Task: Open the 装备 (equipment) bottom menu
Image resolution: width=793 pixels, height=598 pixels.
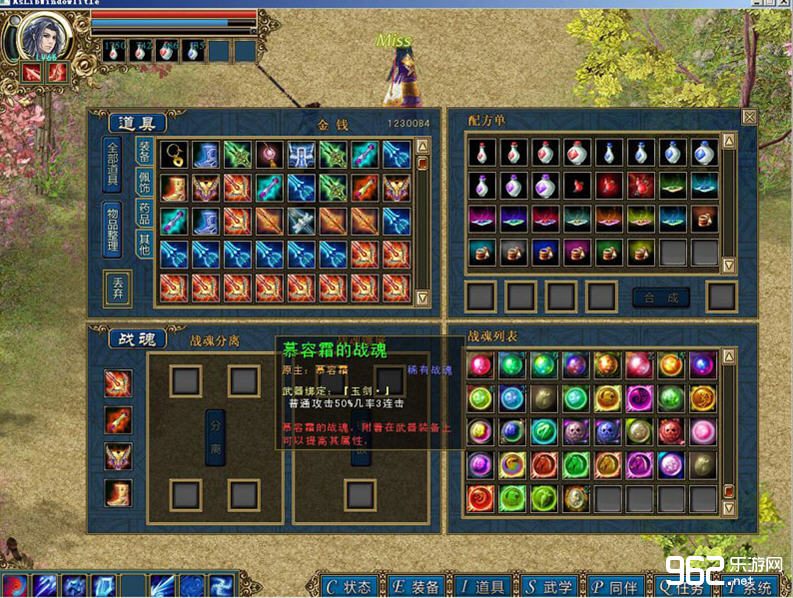Action: point(417,586)
